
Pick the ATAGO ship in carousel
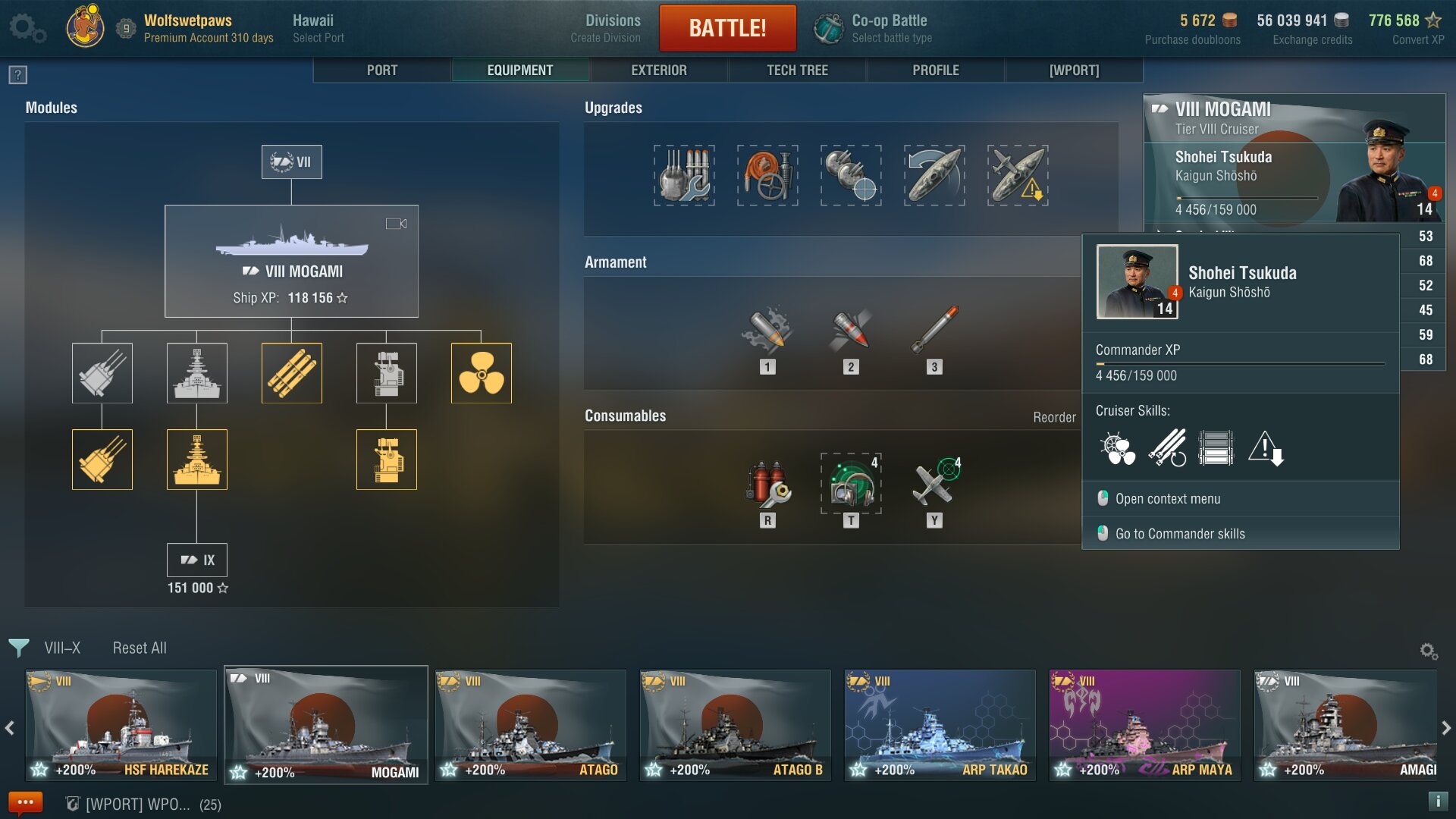531,725
